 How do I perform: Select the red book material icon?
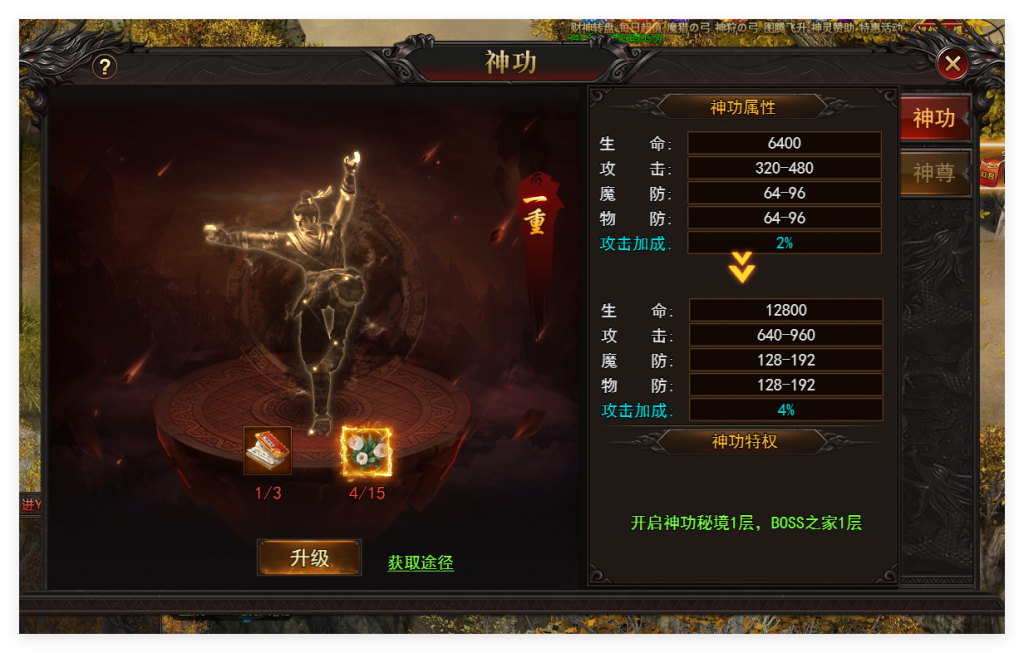click(268, 451)
